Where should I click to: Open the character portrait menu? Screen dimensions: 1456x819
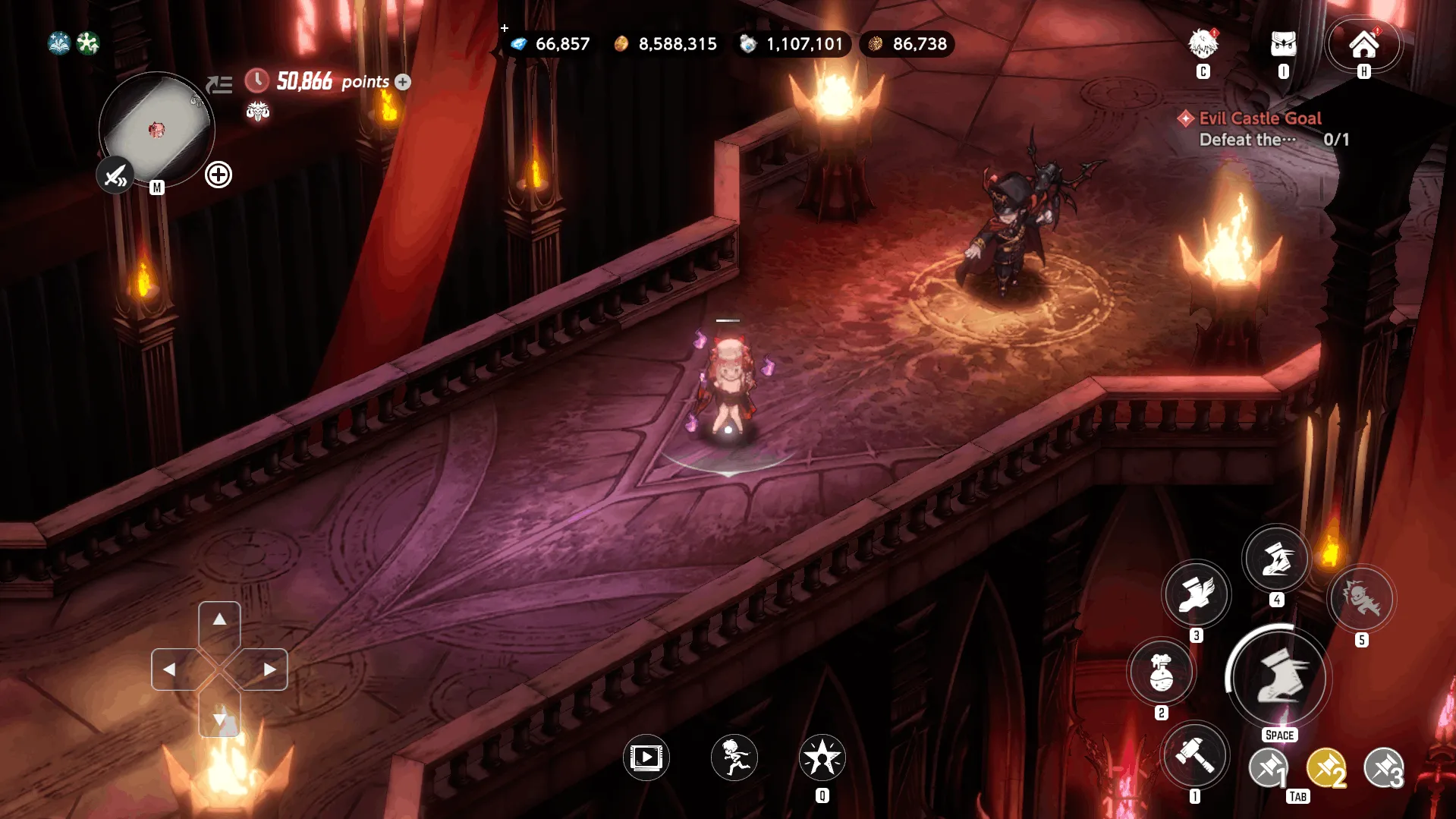(1203, 45)
